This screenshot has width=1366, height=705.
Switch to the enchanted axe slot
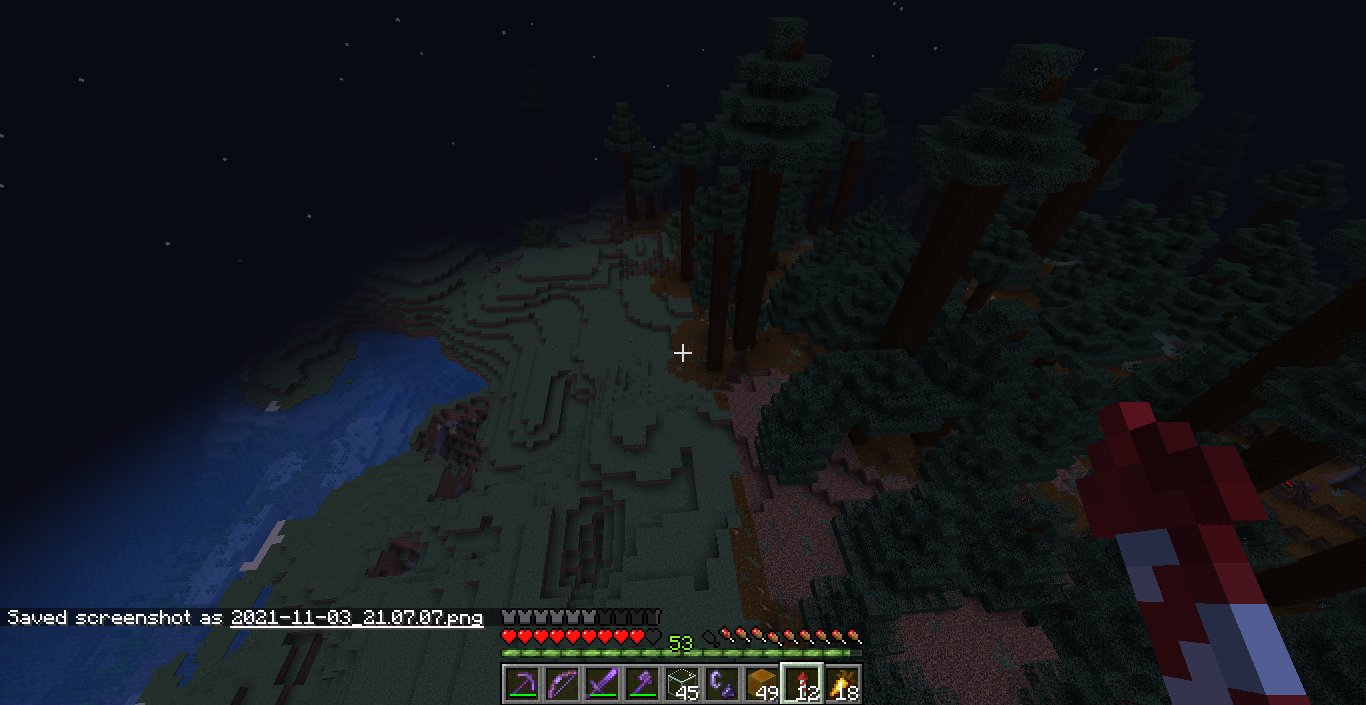pos(642,684)
